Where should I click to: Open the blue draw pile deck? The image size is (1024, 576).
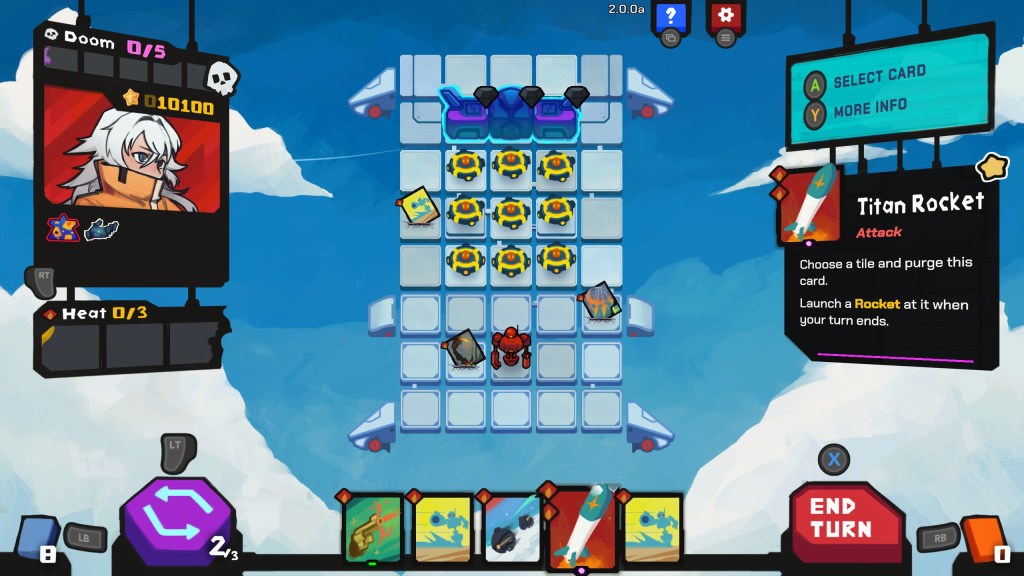pyautogui.click(x=35, y=540)
